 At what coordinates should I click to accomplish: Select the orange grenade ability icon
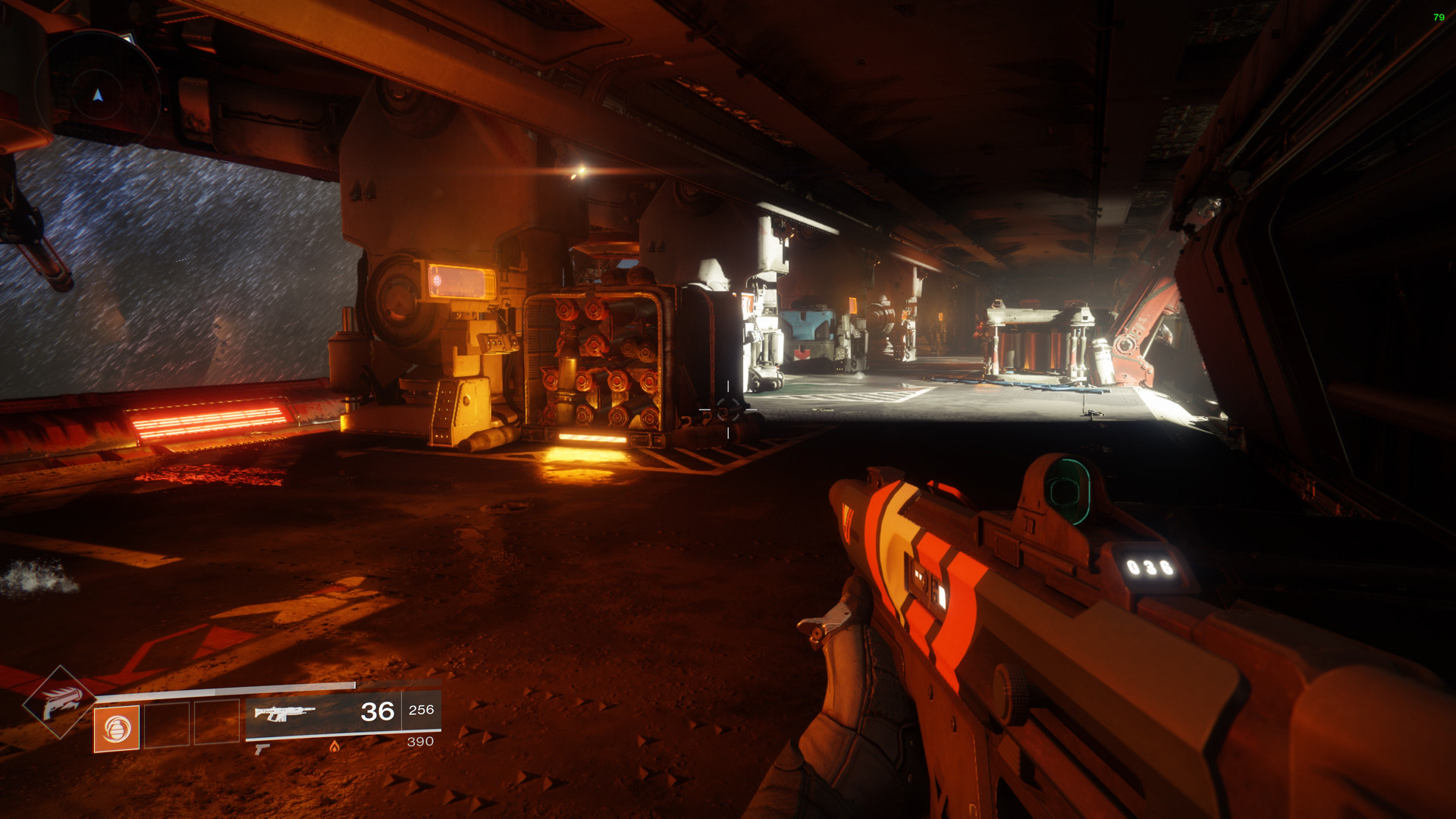coord(117,729)
